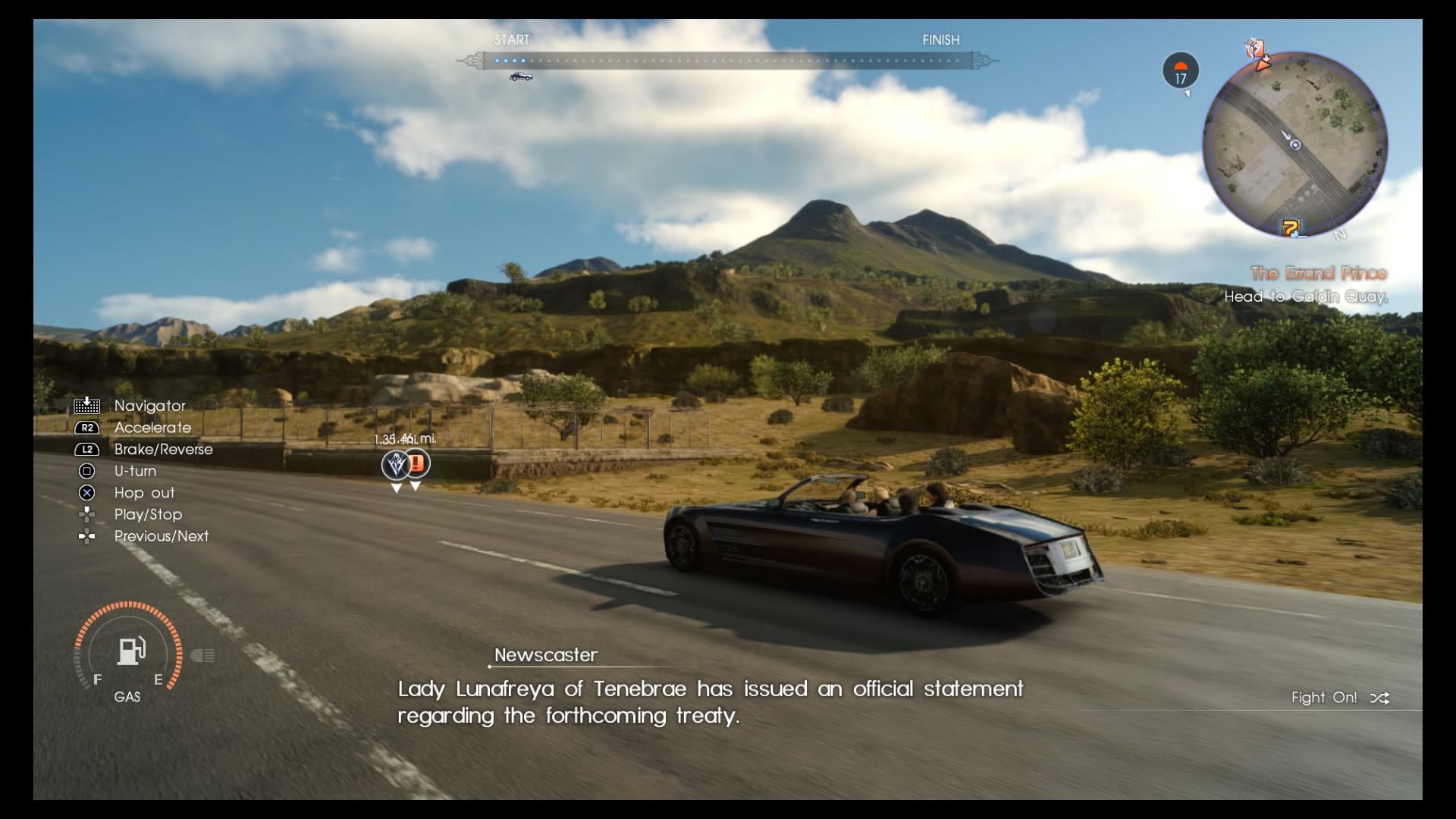Toggle the headlight indicator by the gas gauge
The image size is (1456, 819).
click(202, 655)
